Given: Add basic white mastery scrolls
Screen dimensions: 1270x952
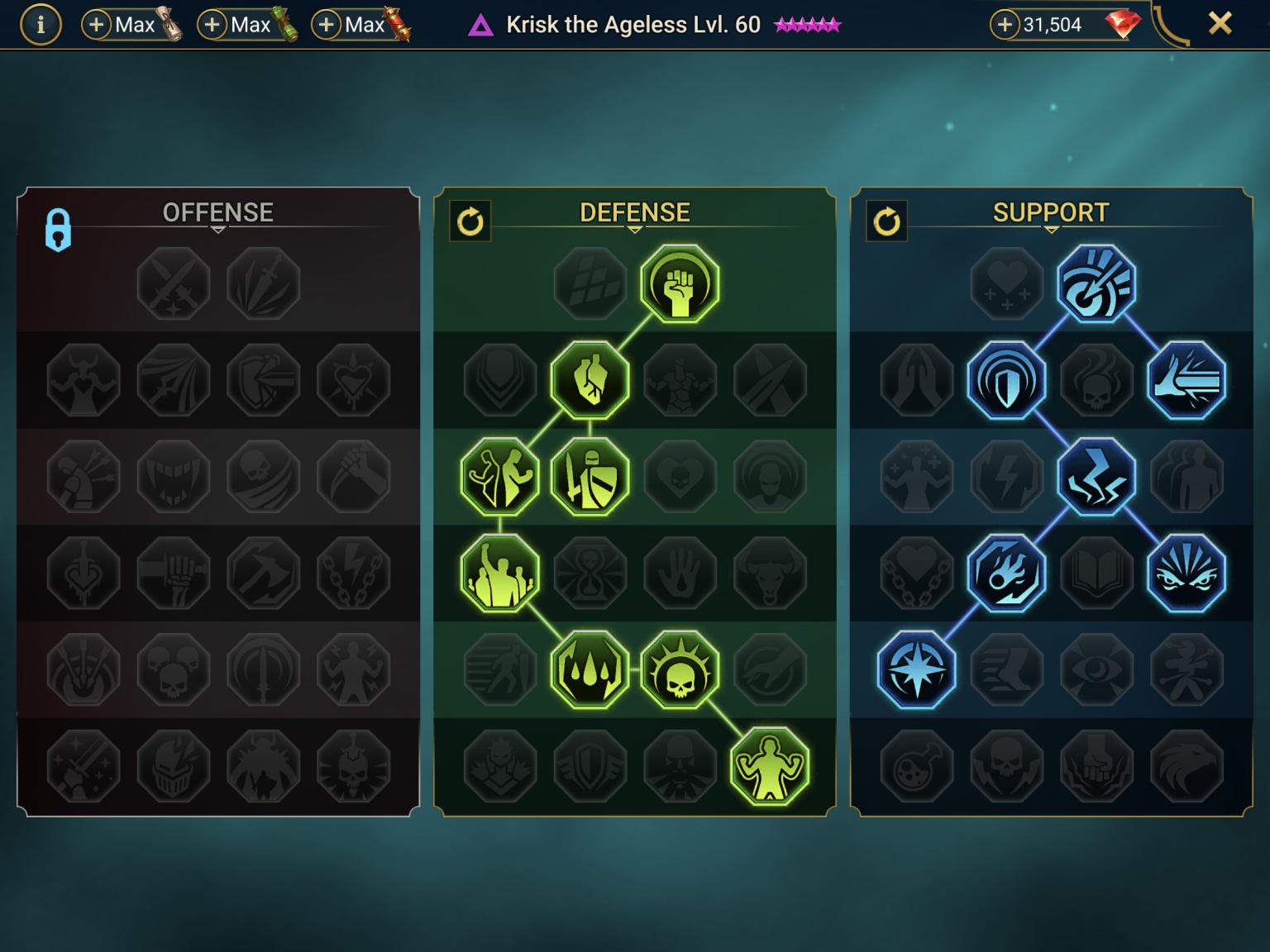Looking at the screenshot, I should tap(97, 25).
